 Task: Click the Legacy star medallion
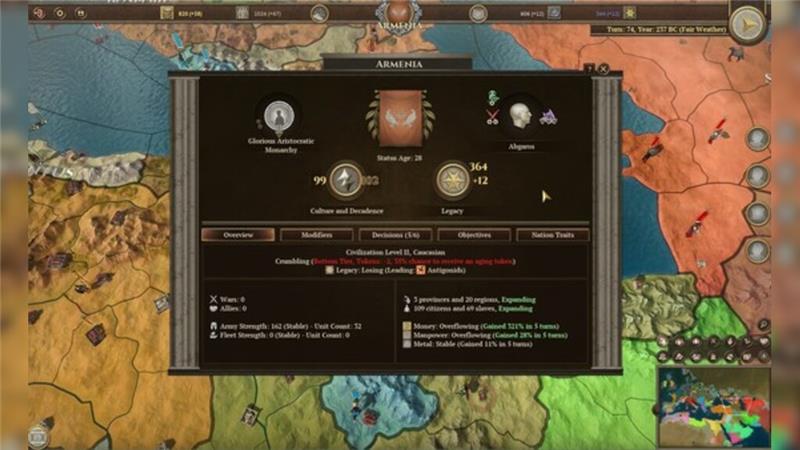(x=453, y=180)
